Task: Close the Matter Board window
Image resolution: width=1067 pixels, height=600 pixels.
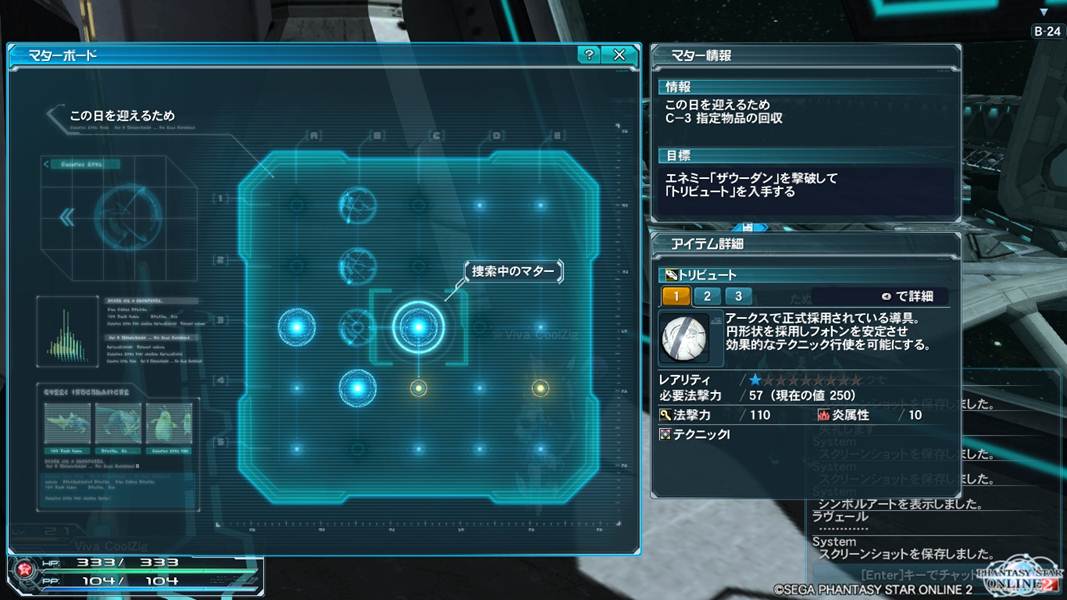Action: click(619, 55)
